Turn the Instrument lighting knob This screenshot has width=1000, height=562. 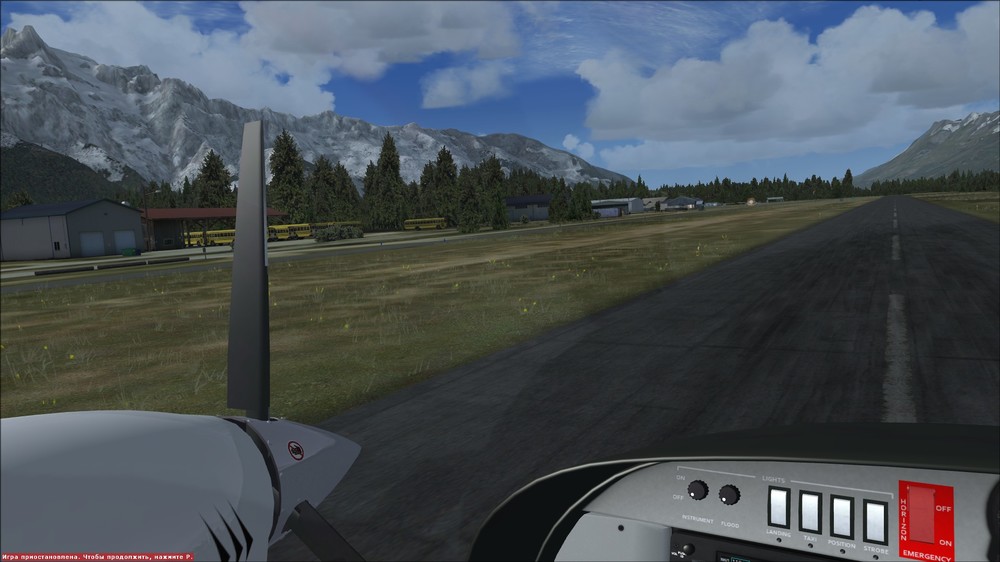coord(698,490)
